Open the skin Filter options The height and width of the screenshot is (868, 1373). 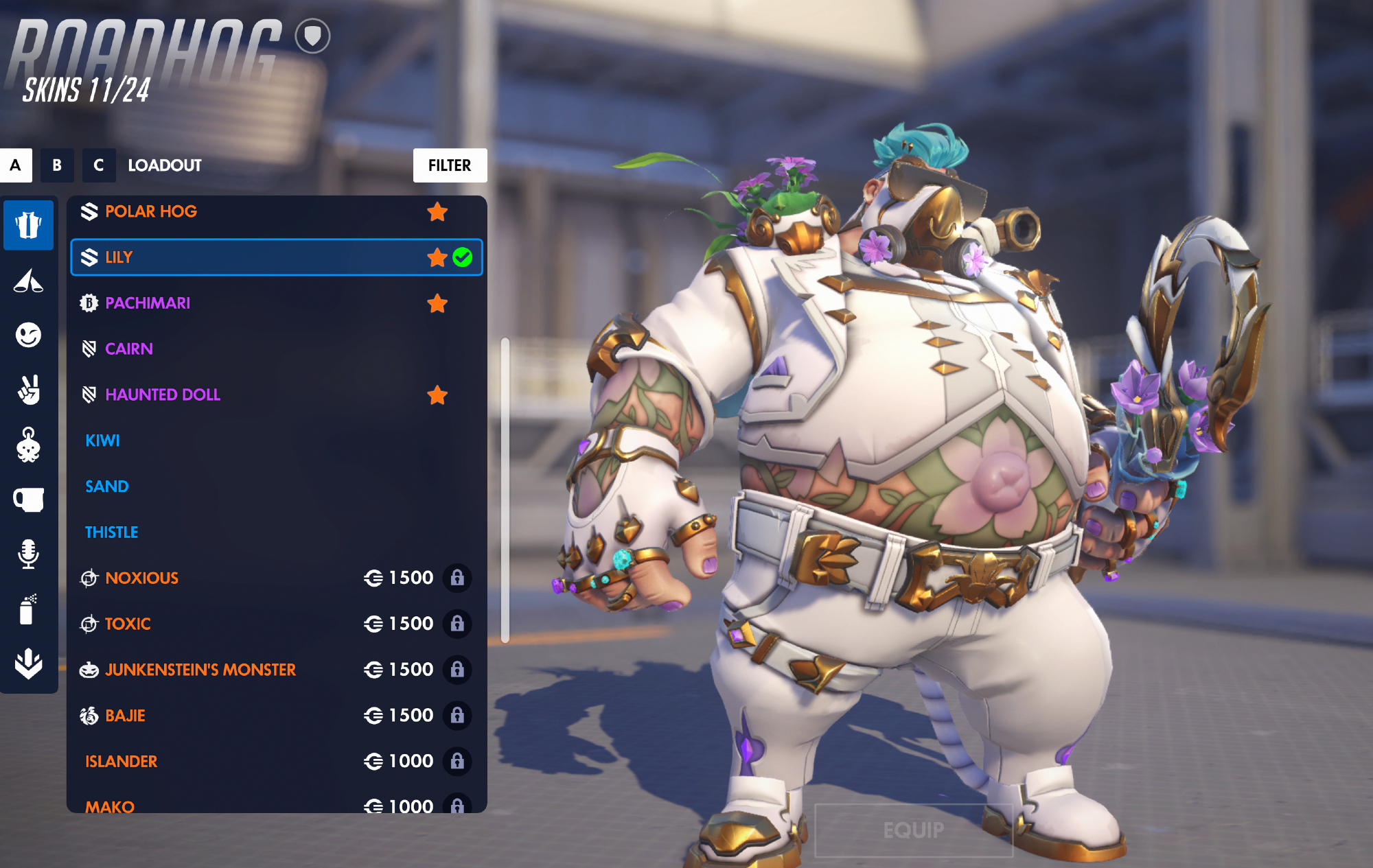coord(450,165)
